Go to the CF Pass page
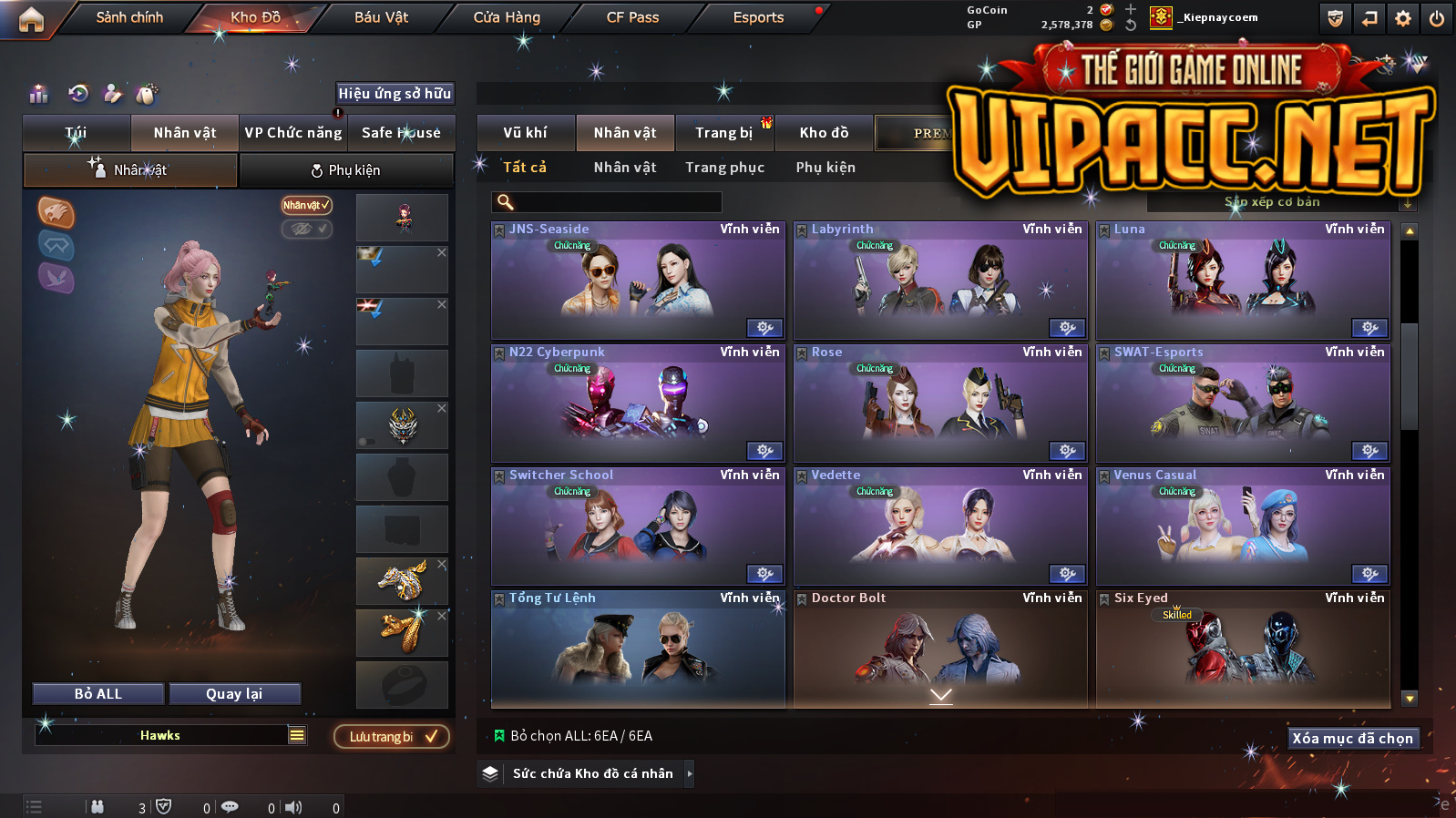This screenshot has height=818, width=1456. tap(632, 17)
